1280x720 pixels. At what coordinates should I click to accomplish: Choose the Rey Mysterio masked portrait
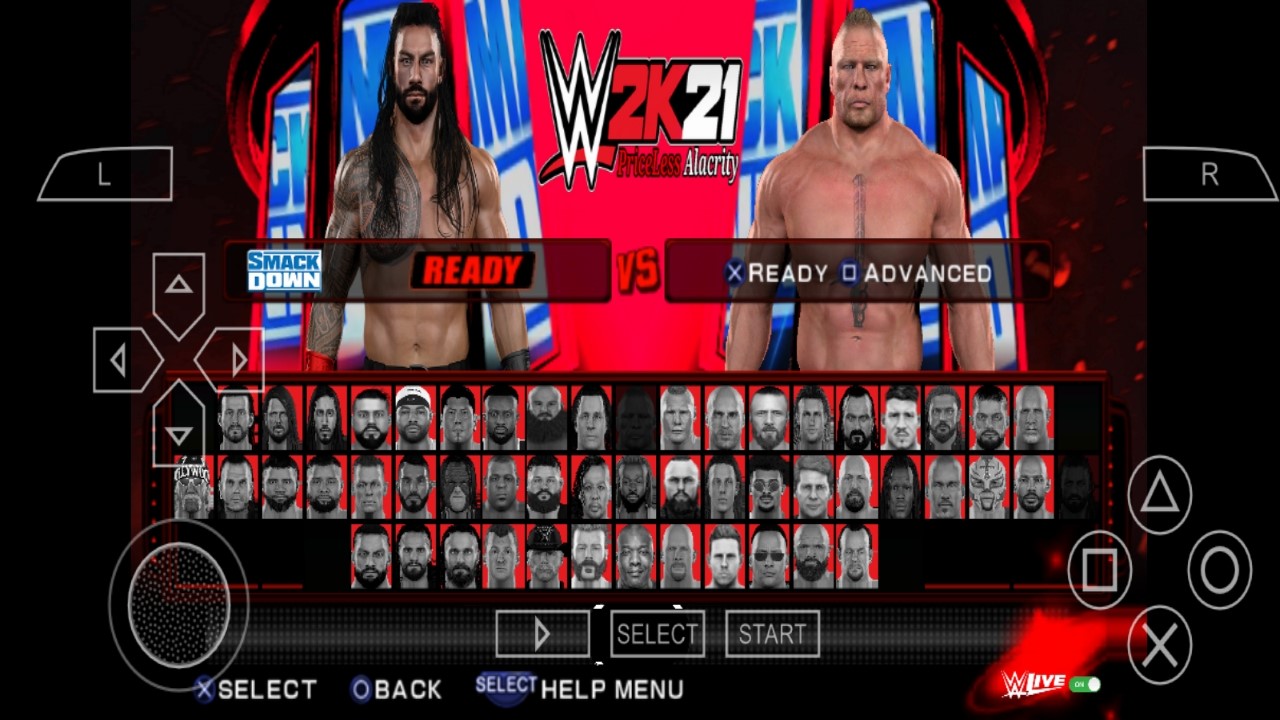coord(988,487)
